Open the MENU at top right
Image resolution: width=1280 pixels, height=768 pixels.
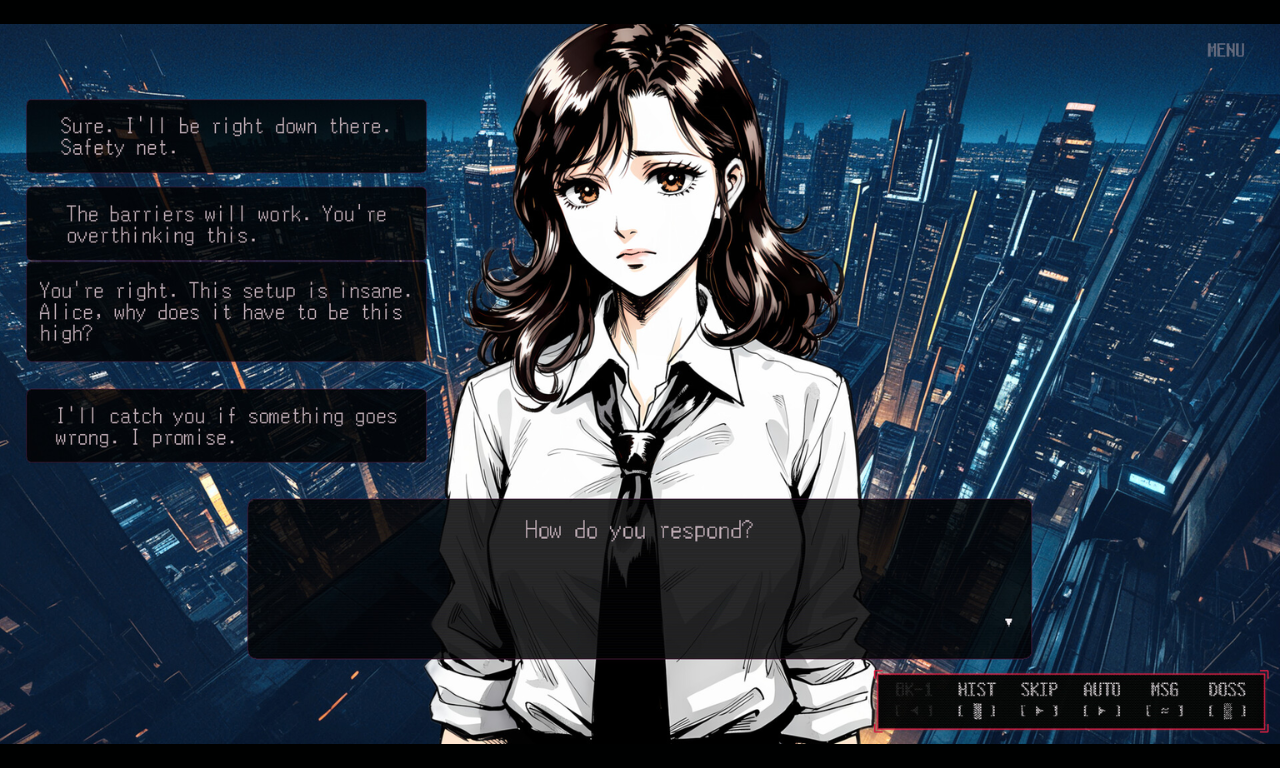click(x=1225, y=50)
